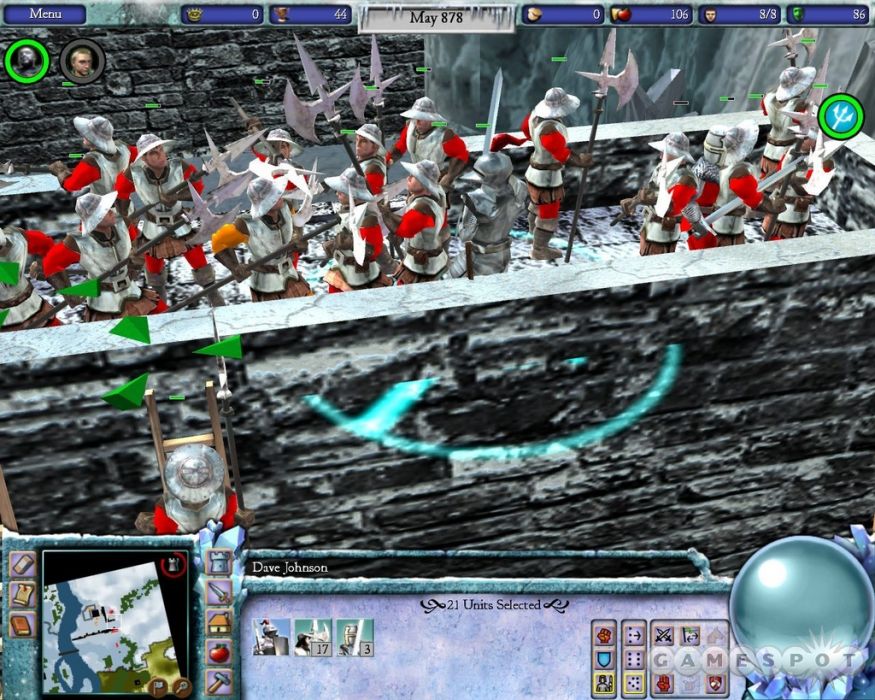This screenshot has height=700, width=875.
Task: Open the hammer industry build category
Action: [220, 683]
